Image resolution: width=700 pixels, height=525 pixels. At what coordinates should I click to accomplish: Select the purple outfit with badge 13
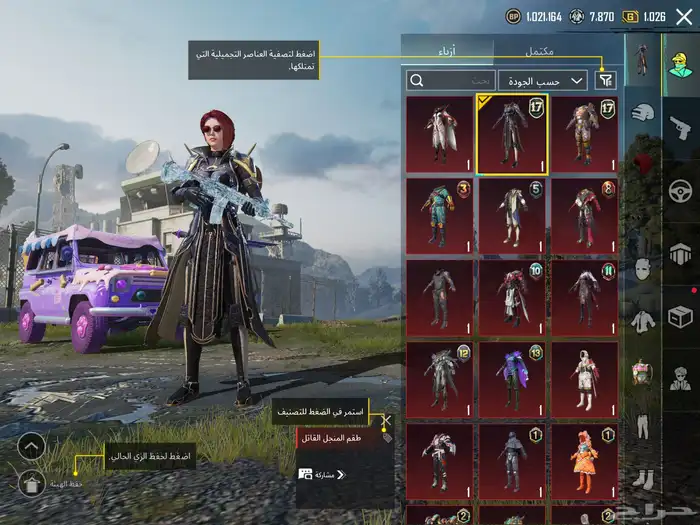coord(512,379)
